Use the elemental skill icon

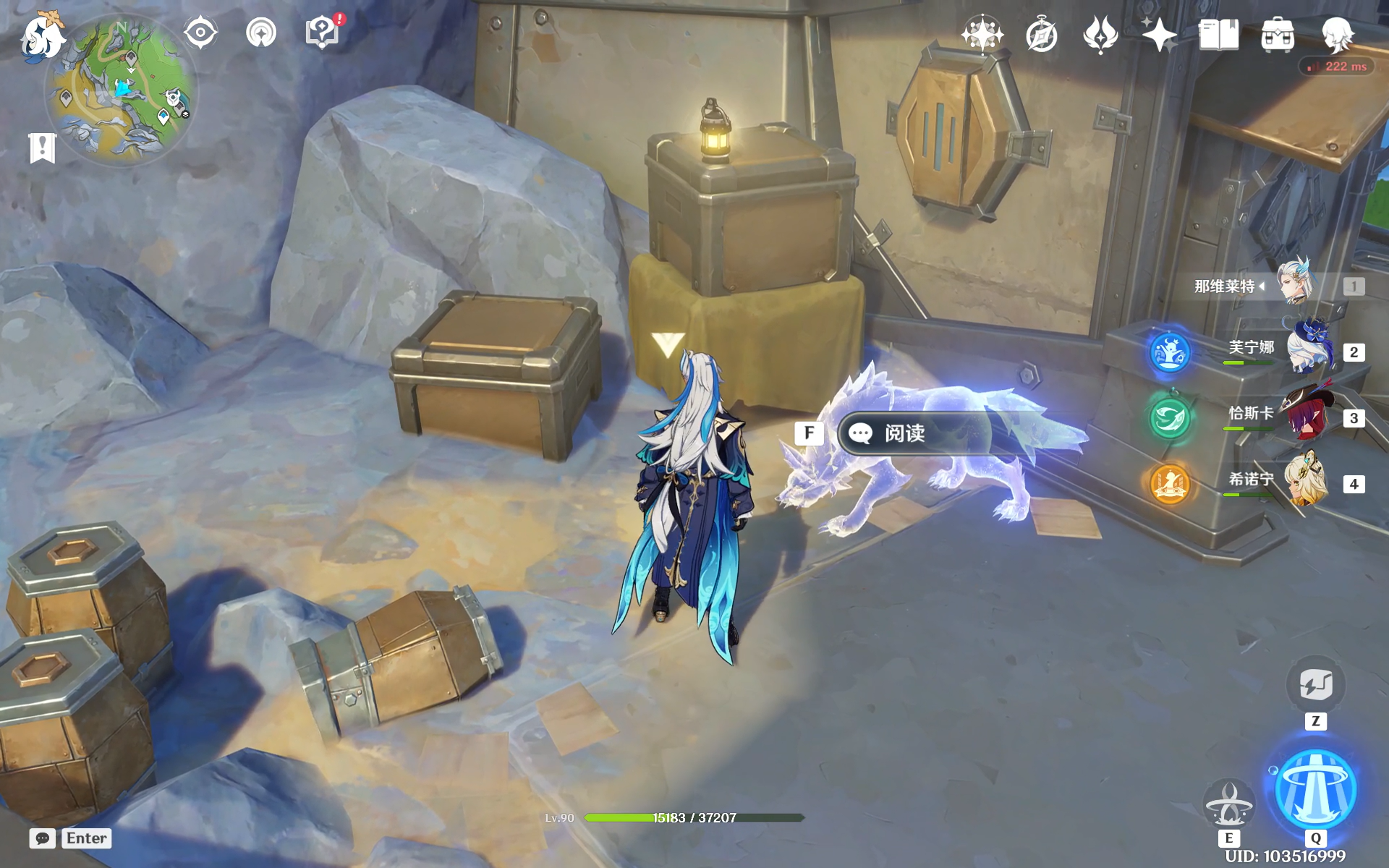(x=1228, y=804)
